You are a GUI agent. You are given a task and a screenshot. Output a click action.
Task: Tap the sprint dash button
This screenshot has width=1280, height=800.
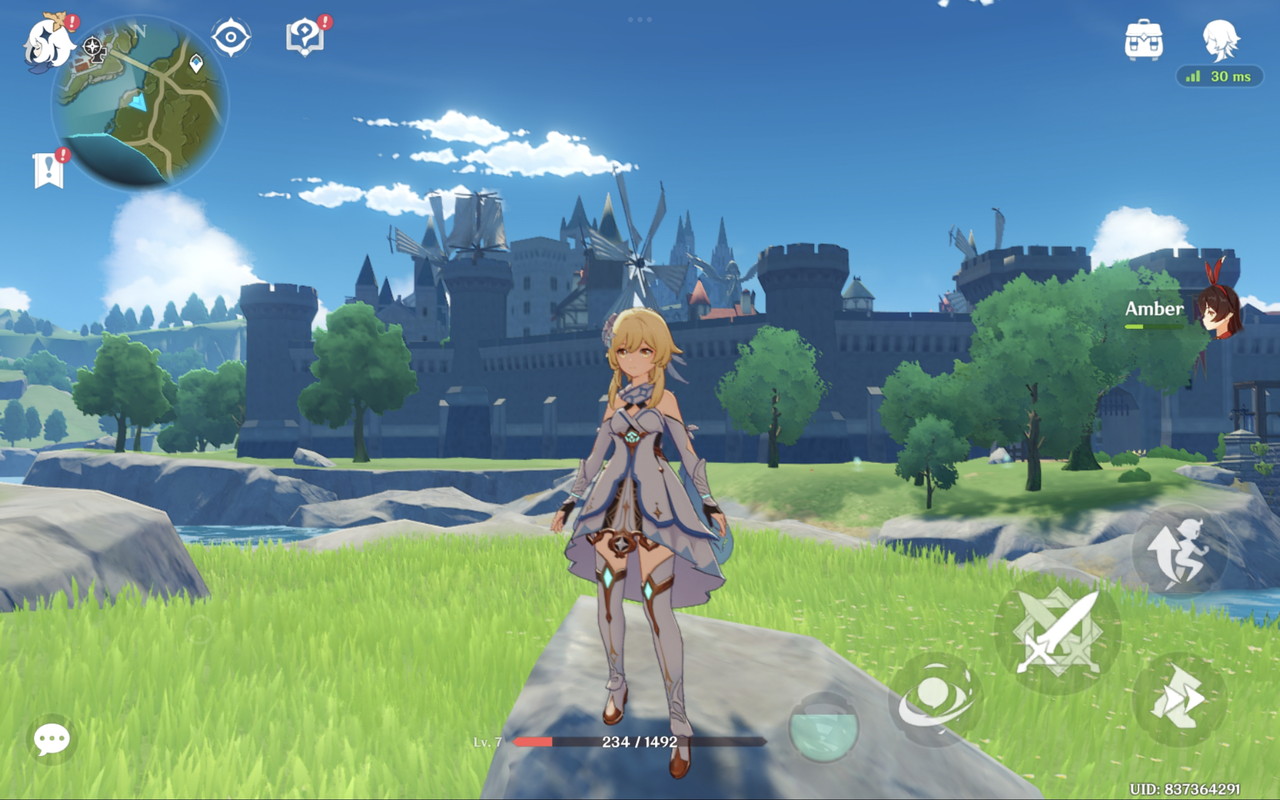click(x=1179, y=699)
